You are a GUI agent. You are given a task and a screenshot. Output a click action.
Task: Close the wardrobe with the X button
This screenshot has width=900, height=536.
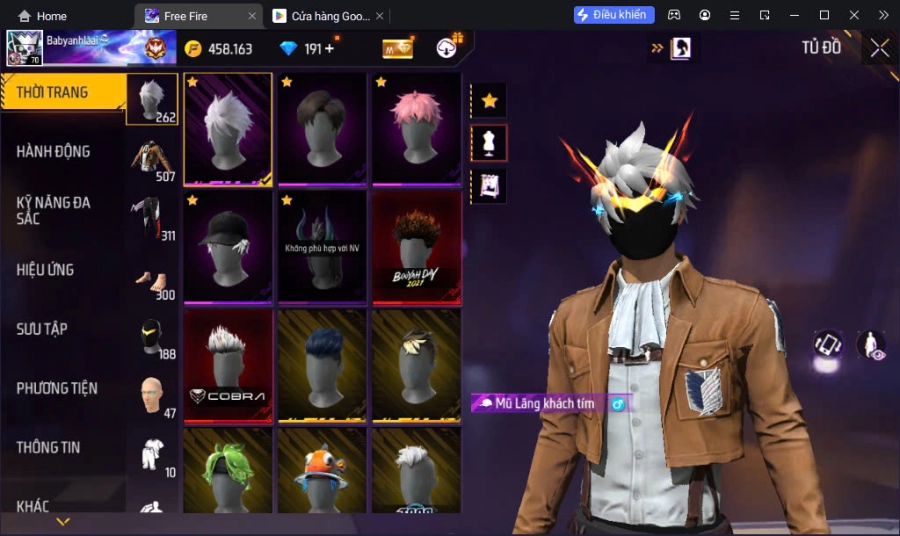879,48
